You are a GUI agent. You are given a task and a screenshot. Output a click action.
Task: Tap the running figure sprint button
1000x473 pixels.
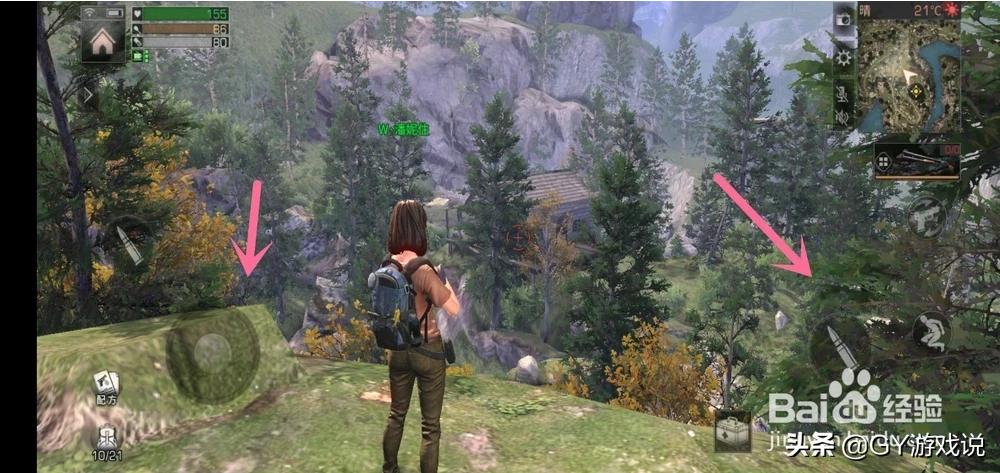(x=932, y=332)
